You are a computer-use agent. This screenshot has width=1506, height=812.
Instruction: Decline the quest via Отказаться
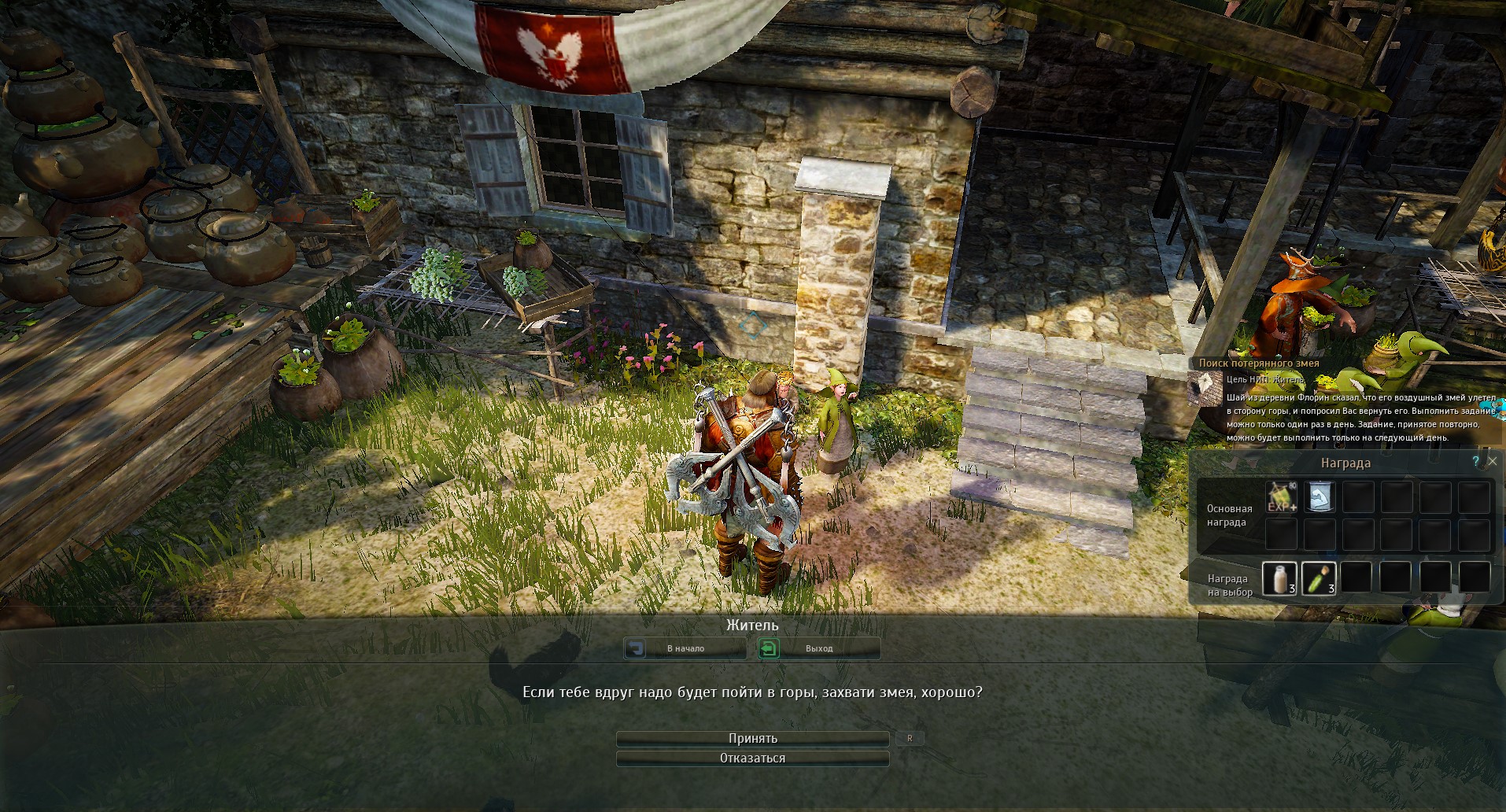click(752, 758)
